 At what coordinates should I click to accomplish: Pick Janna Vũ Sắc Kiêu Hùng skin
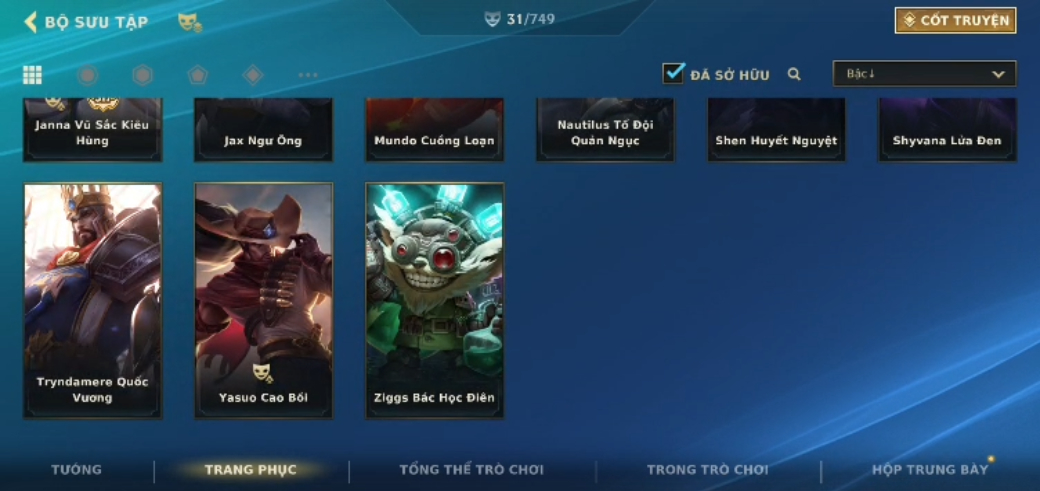pos(93,130)
